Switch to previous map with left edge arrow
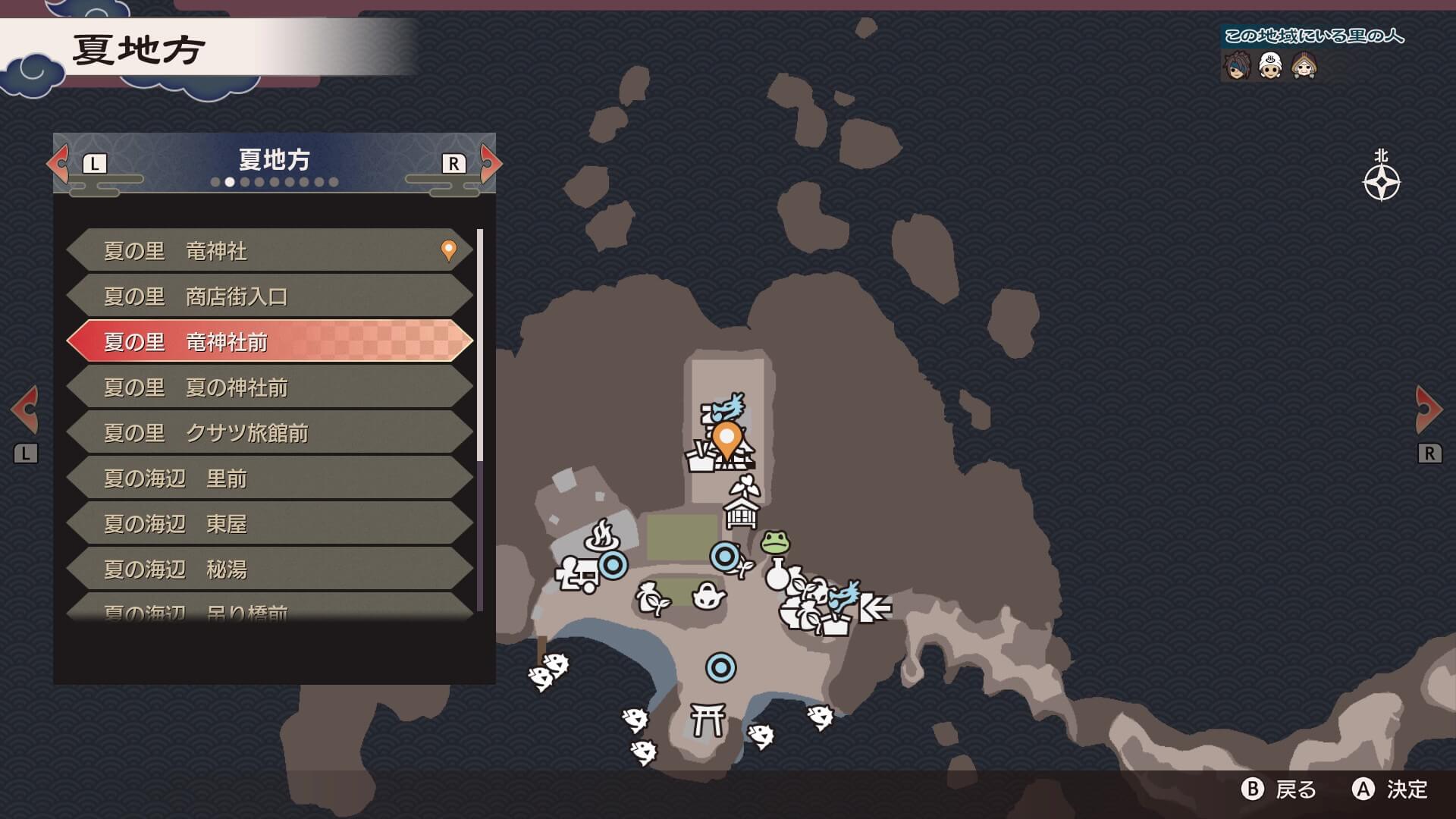Viewport: 1456px width, 819px height. point(26,409)
